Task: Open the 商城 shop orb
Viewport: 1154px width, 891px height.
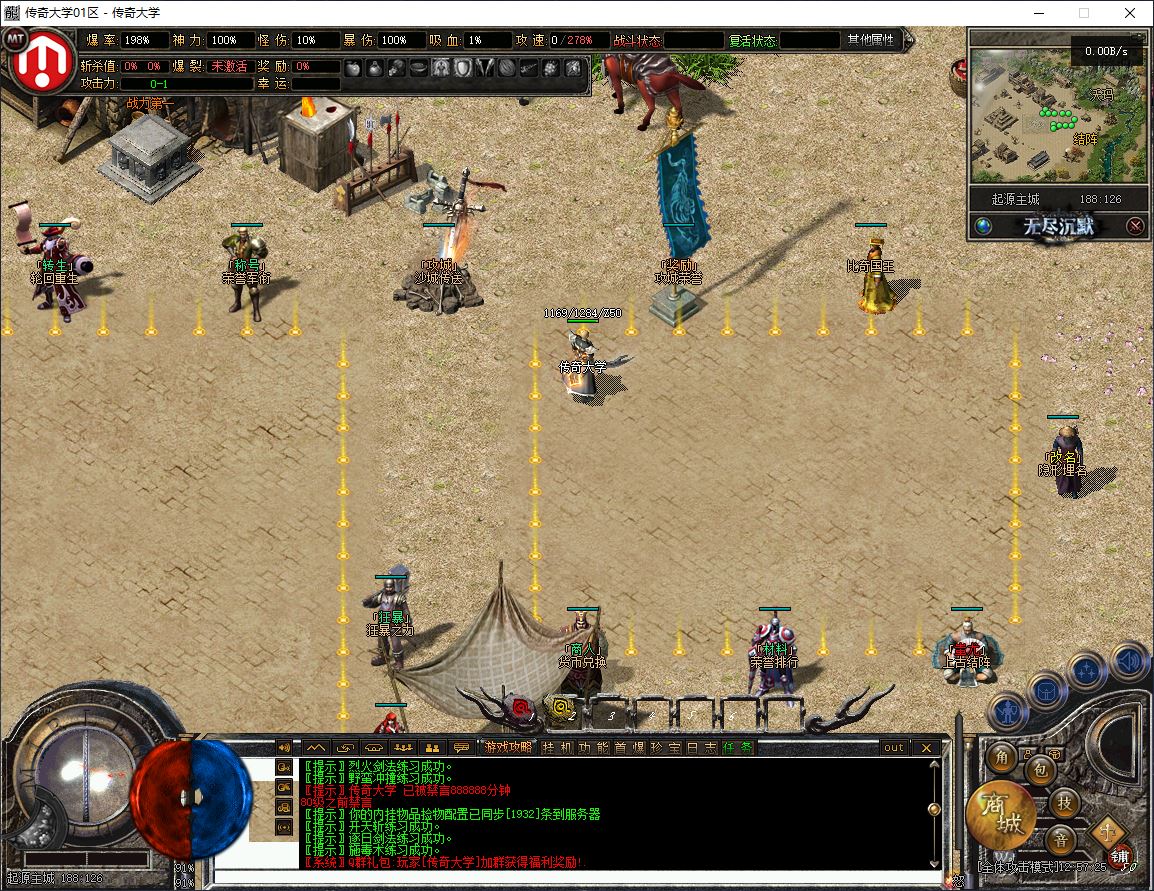Action: (x=1001, y=814)
